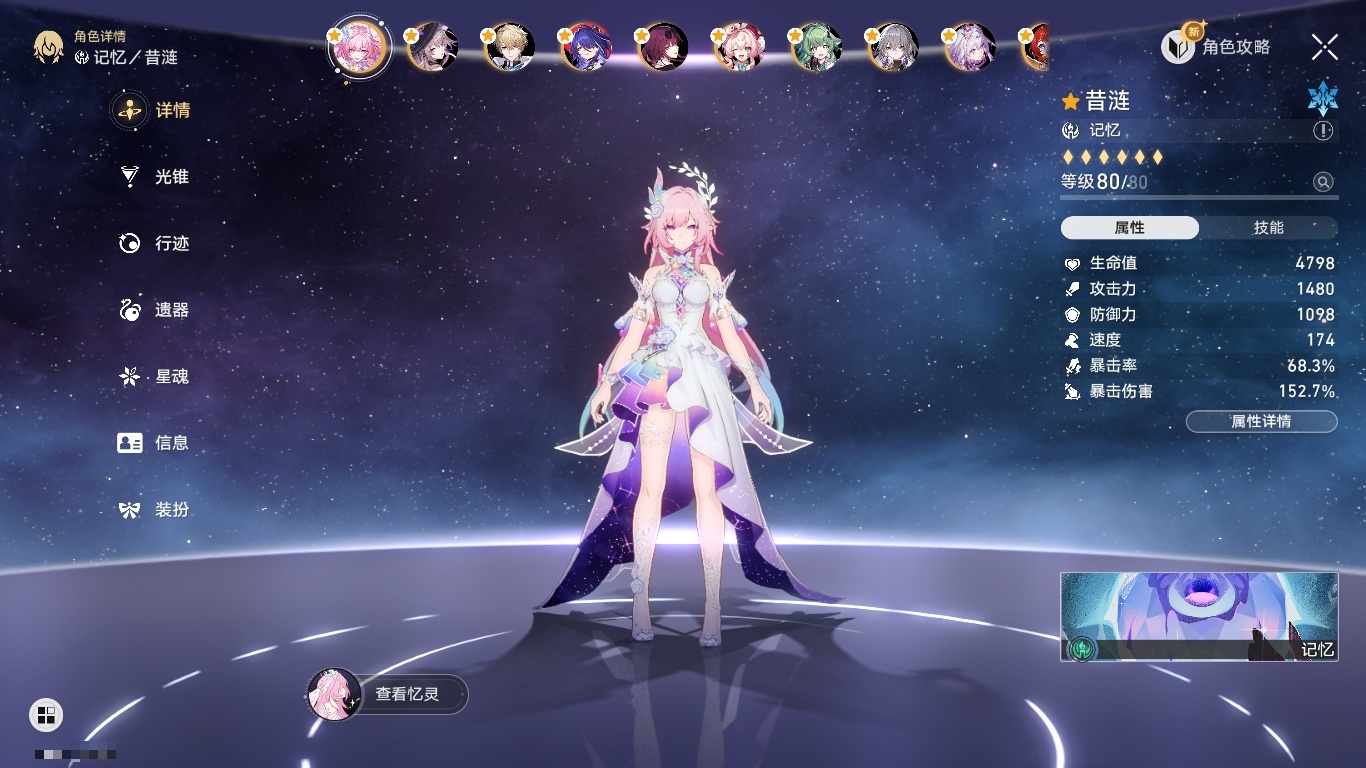Select the 属性 attributes tab
The width and height of the screenshot is (1366, 768).
coord(1130,228)
